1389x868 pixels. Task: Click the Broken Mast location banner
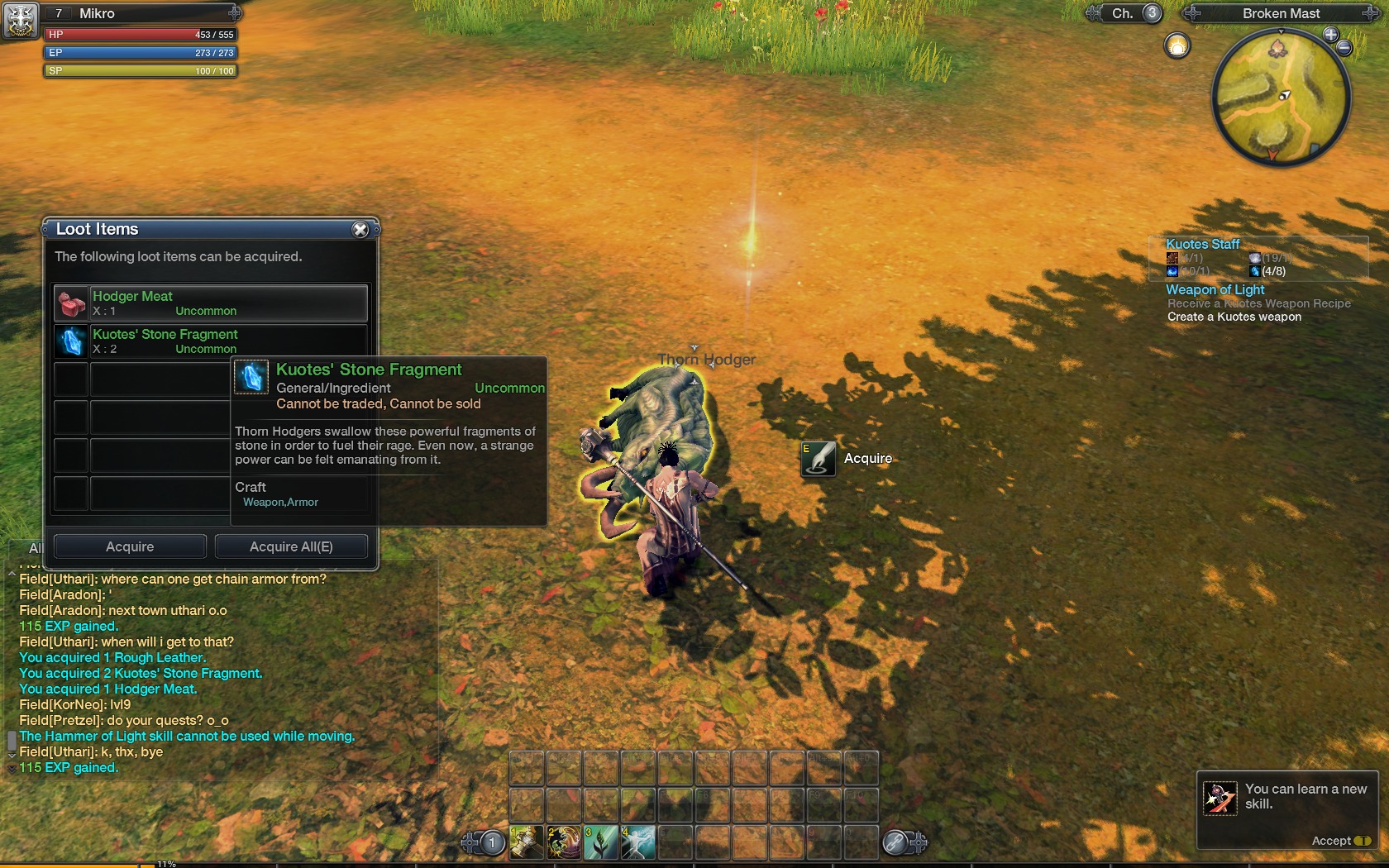(x=1281, y=13)
